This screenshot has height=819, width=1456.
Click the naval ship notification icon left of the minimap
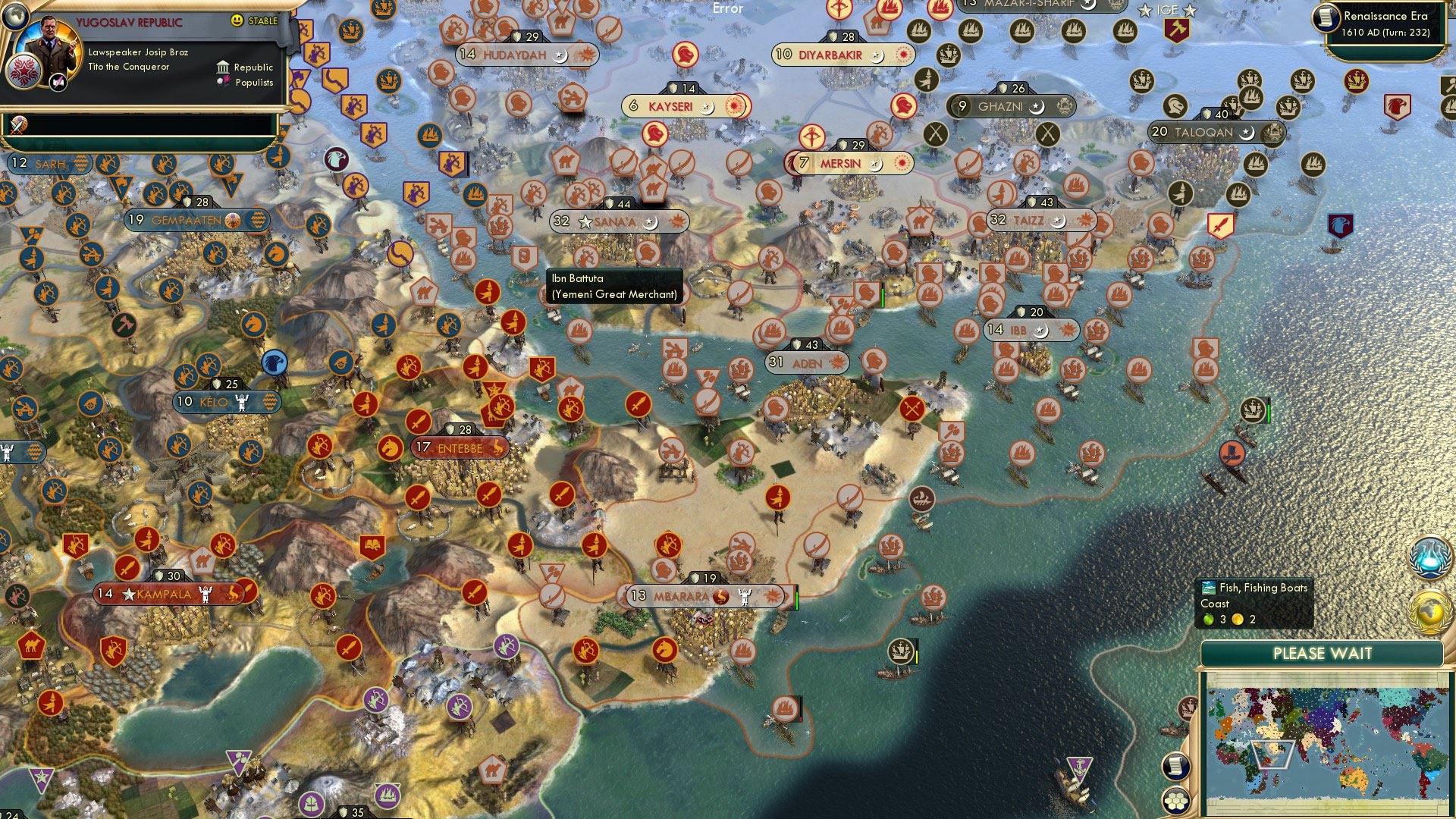pyautogui.click(x=1188, y=708)
